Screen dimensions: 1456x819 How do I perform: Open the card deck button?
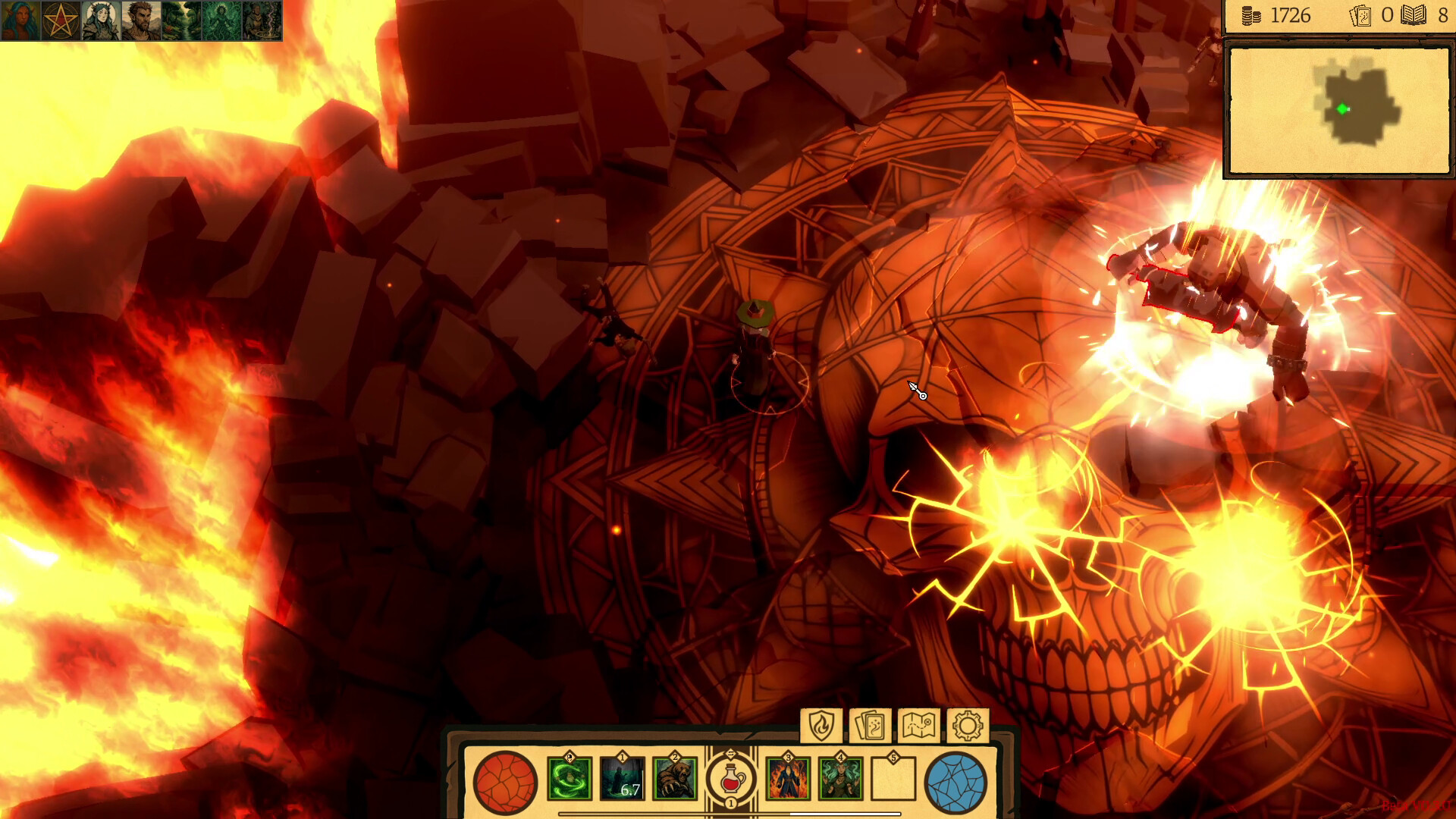pos(870,726)
